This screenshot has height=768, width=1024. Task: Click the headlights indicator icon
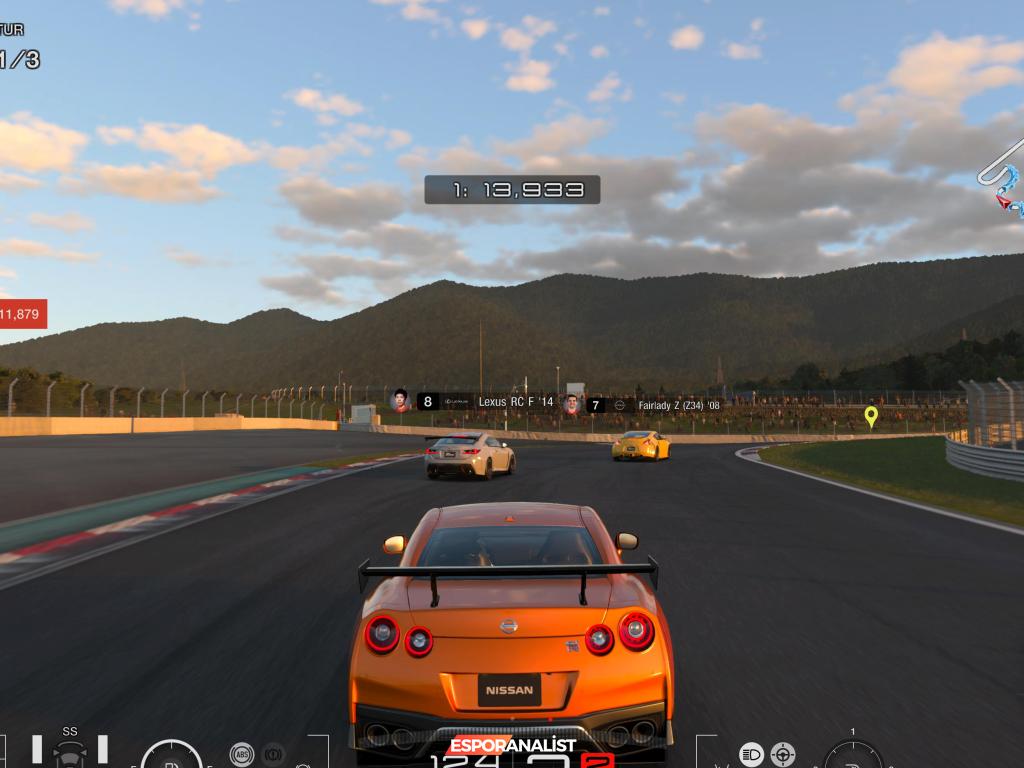click(x=751, y=754)
